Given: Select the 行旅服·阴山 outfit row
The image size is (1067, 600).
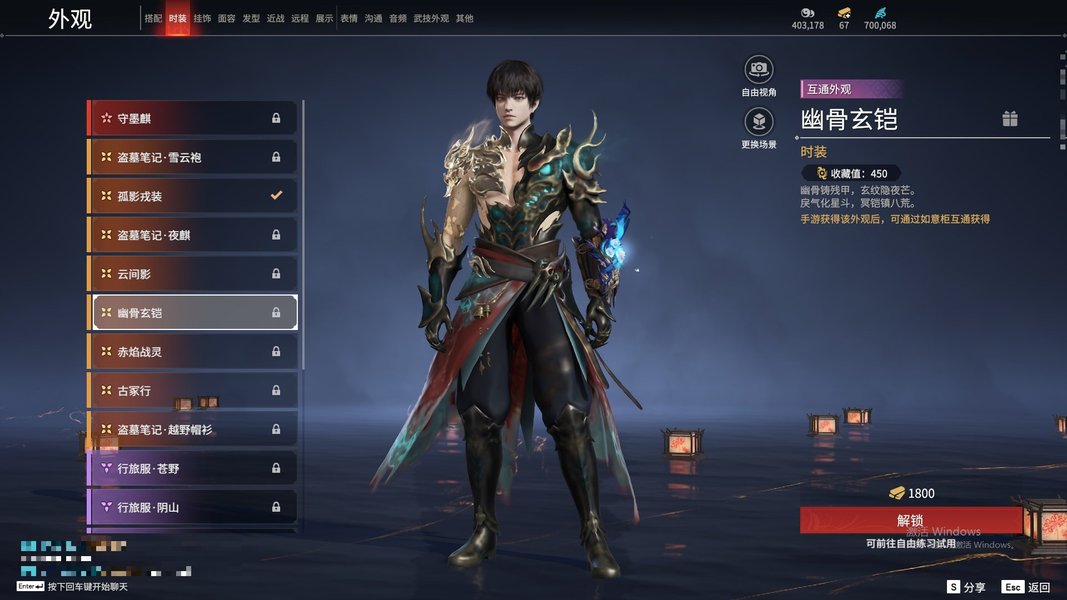Looking at the screenshot, I should tap(192, 507).
